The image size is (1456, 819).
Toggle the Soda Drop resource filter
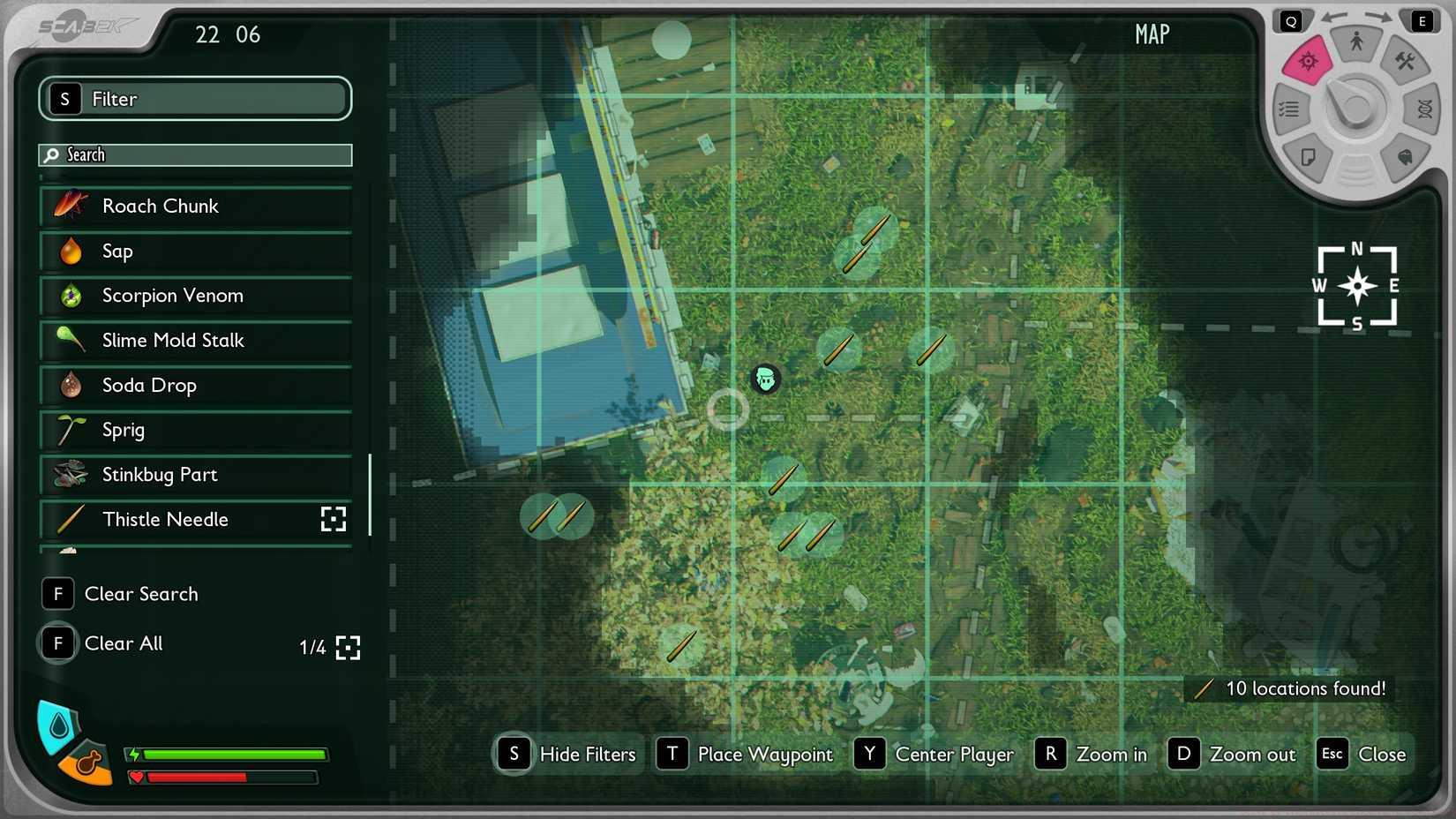[196, 385]
